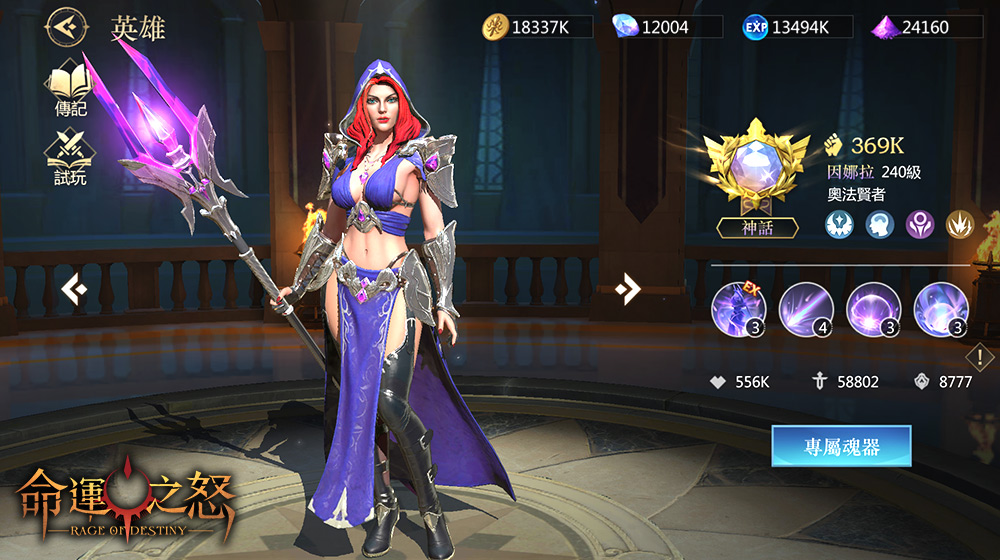Go back using the top-left arrow button
The height and width of the screenshot is (560, 1000).
(x=64, y=28)
